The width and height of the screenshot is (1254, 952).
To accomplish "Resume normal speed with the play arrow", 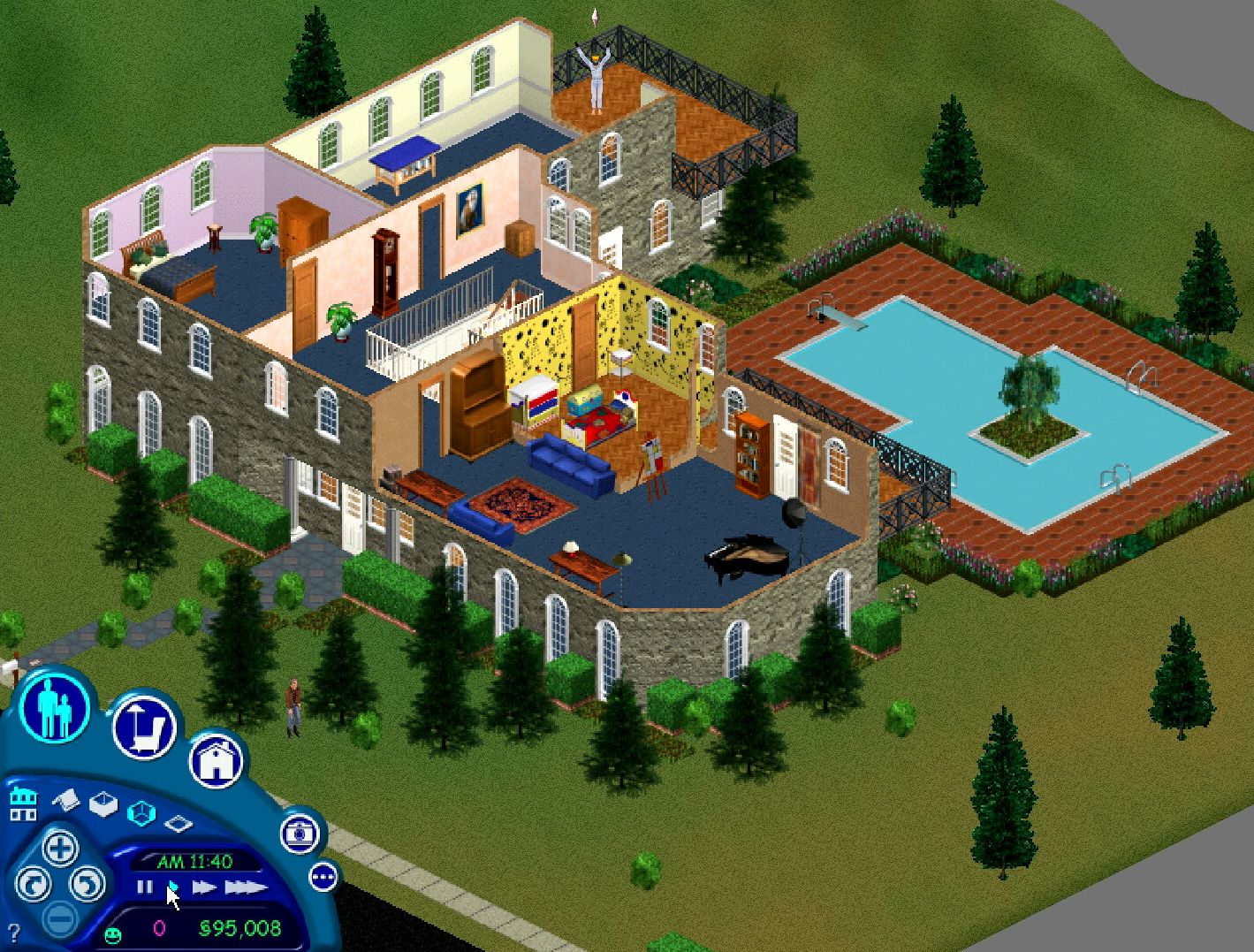I will coord(174,887).
